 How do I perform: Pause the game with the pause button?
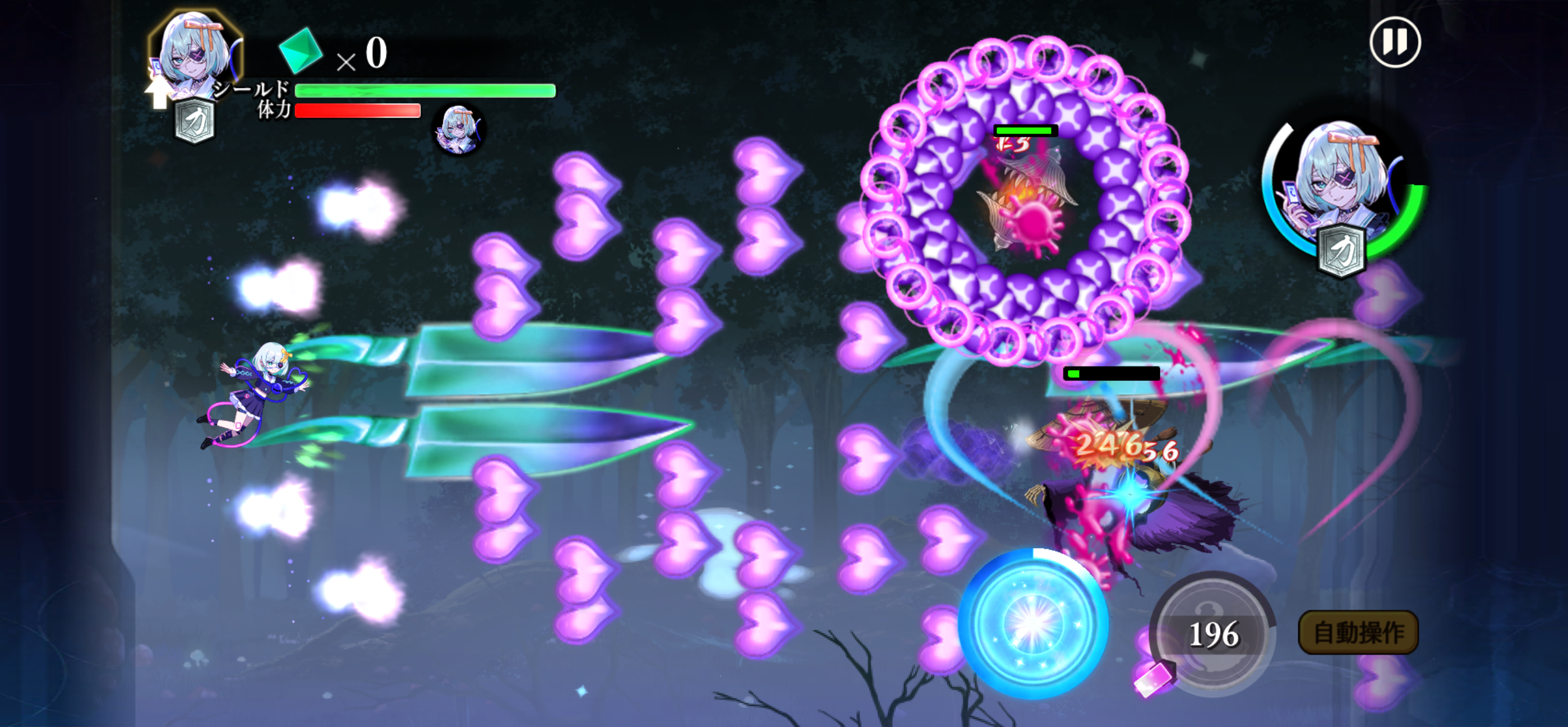1395,43
